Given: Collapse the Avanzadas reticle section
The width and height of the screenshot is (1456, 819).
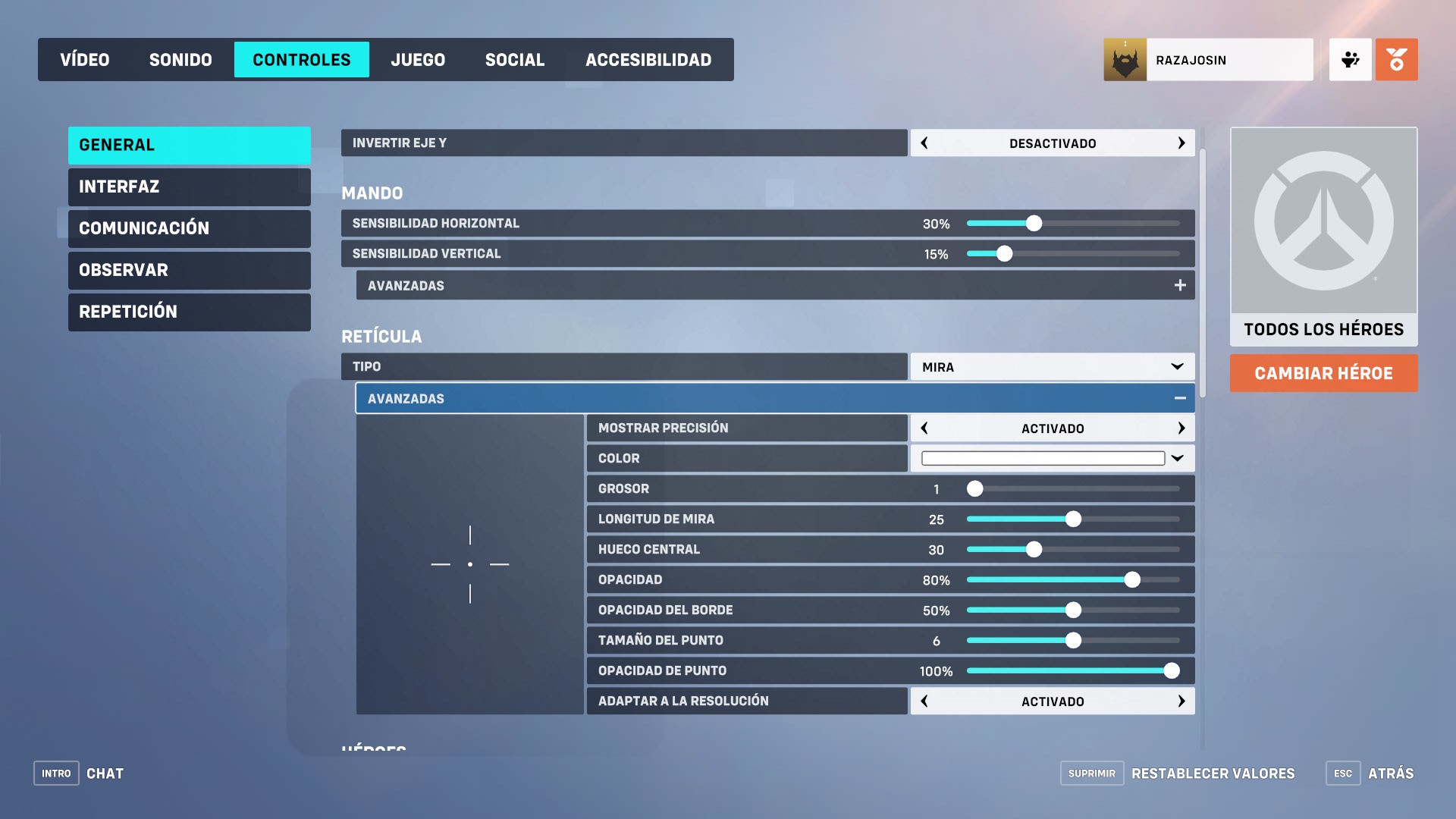Looking at the screenshot, I should tap(1179, 397).
